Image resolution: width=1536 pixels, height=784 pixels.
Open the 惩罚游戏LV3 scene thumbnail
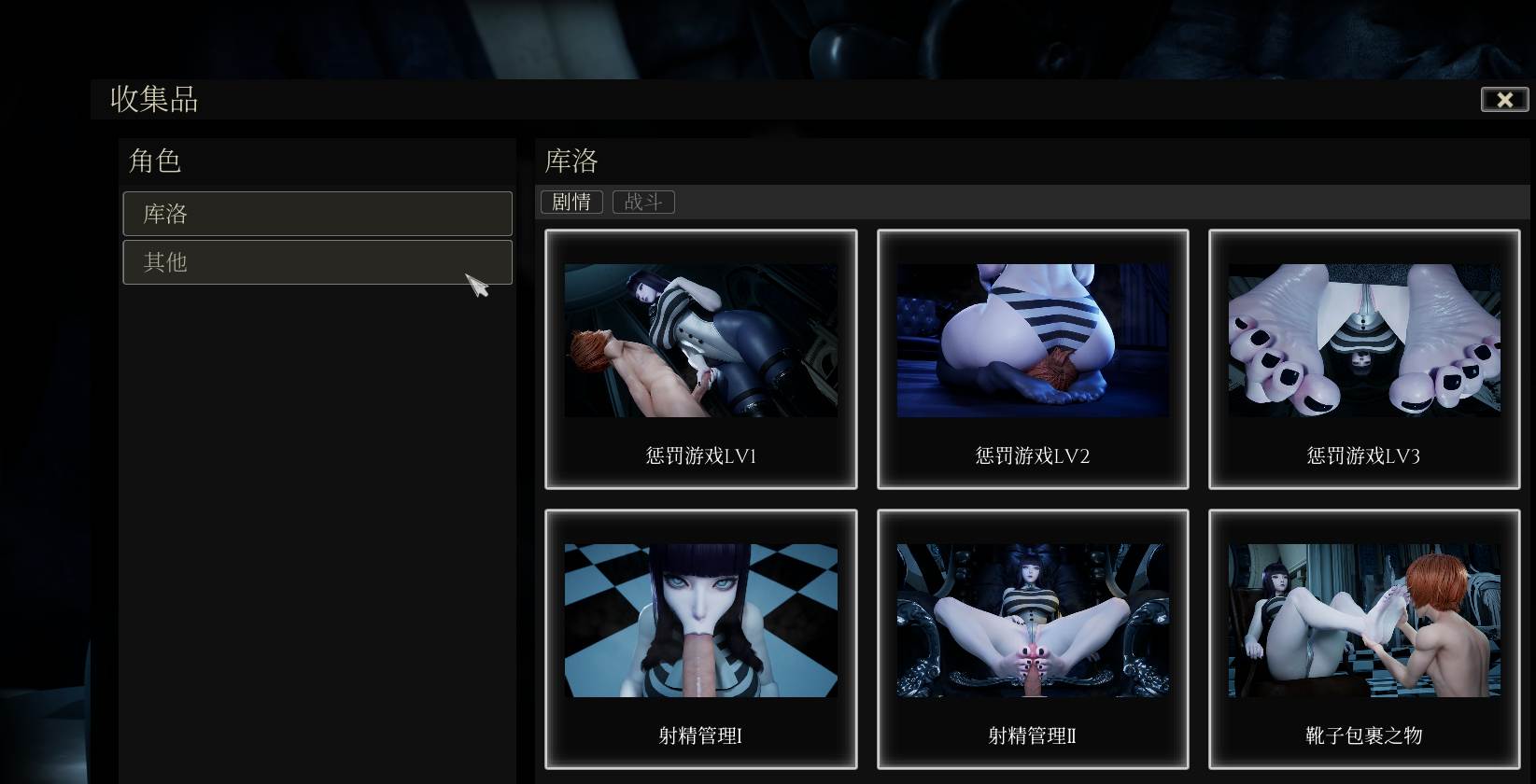tap(1363, 340)
